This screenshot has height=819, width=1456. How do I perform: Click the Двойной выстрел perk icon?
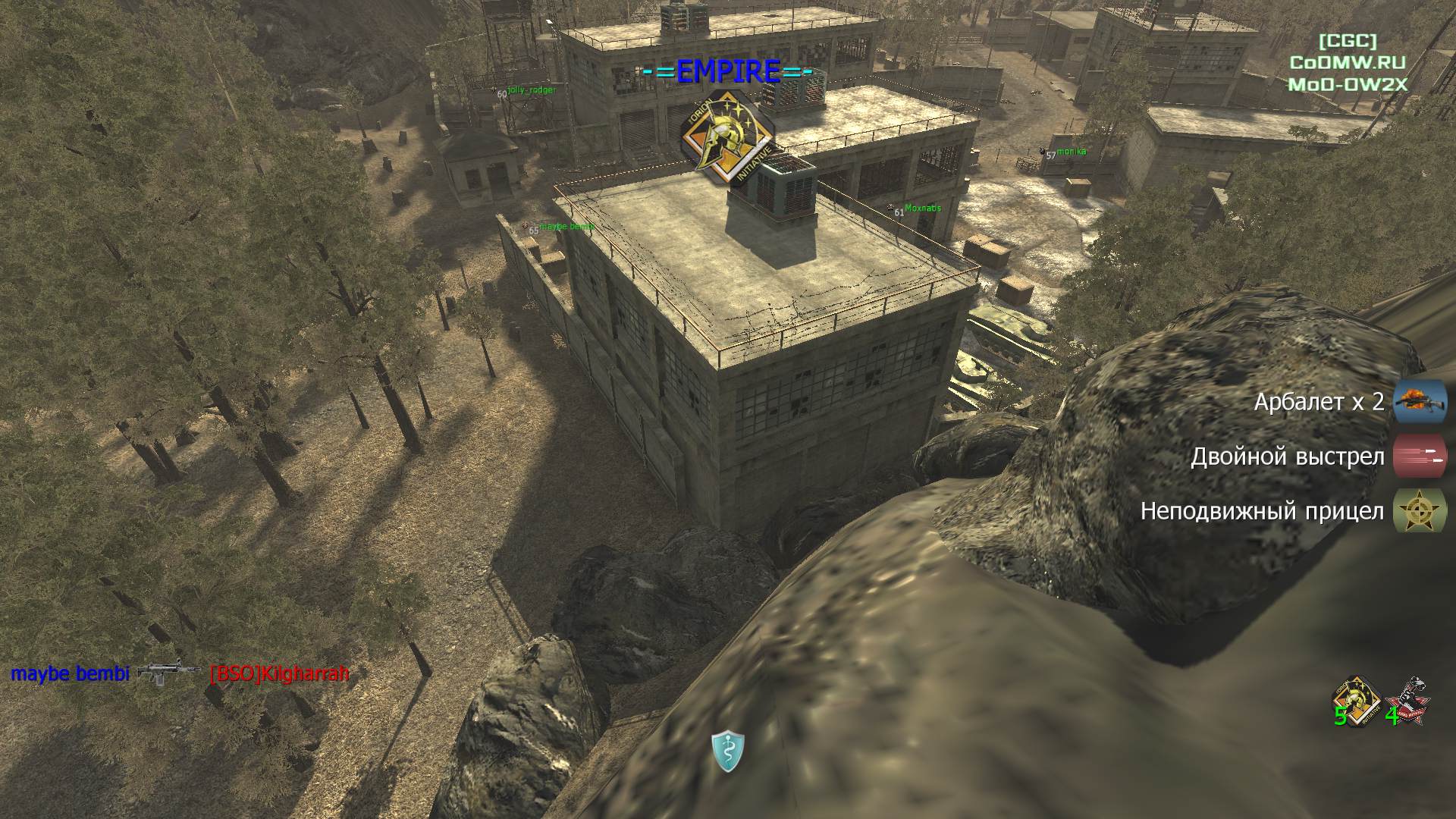tap(1420, 457)
